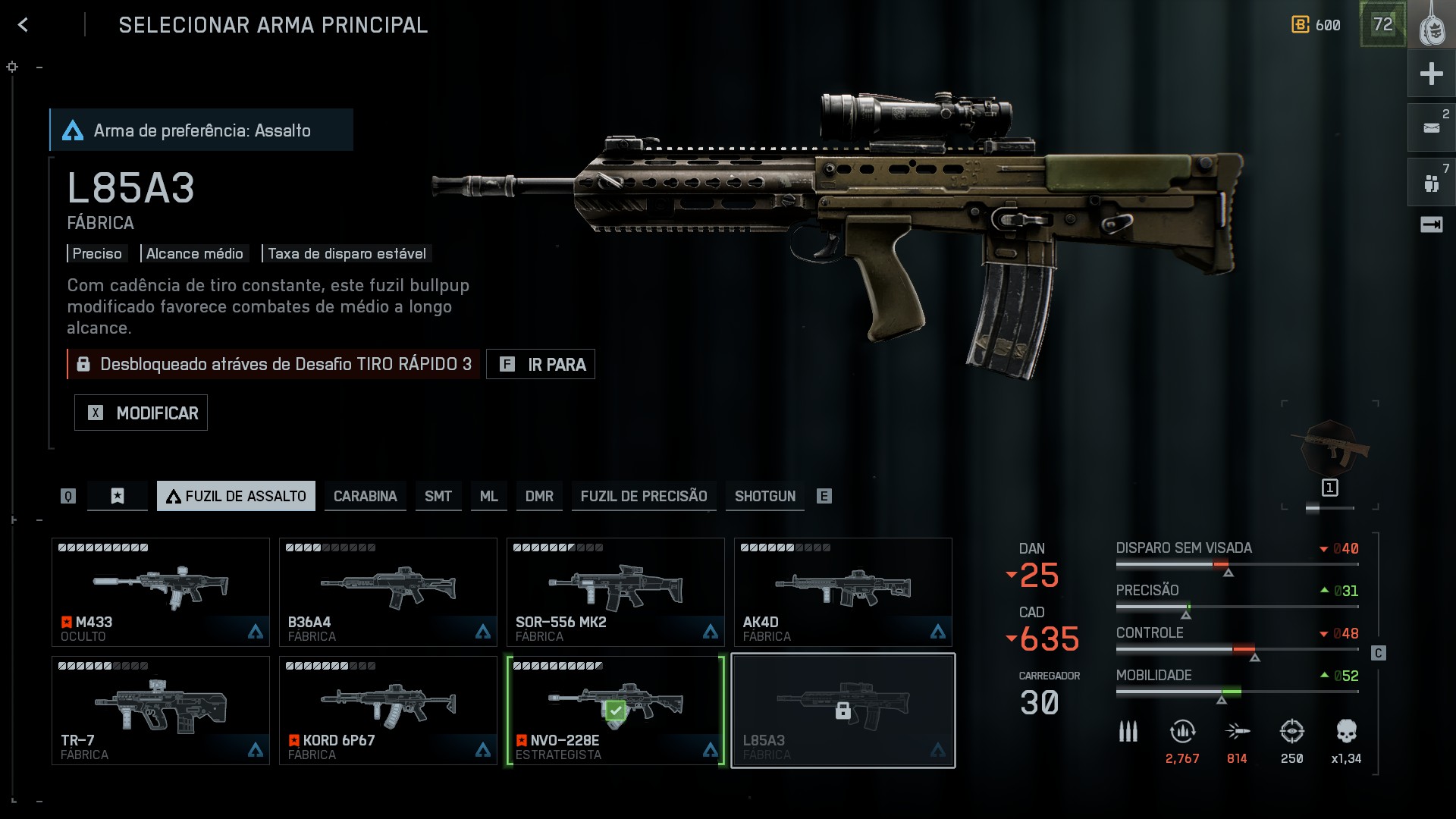The width and height of the screenshot is (1456, 819).
Task: Select the M433 assault rifle tile
Action: pos(161,592)
